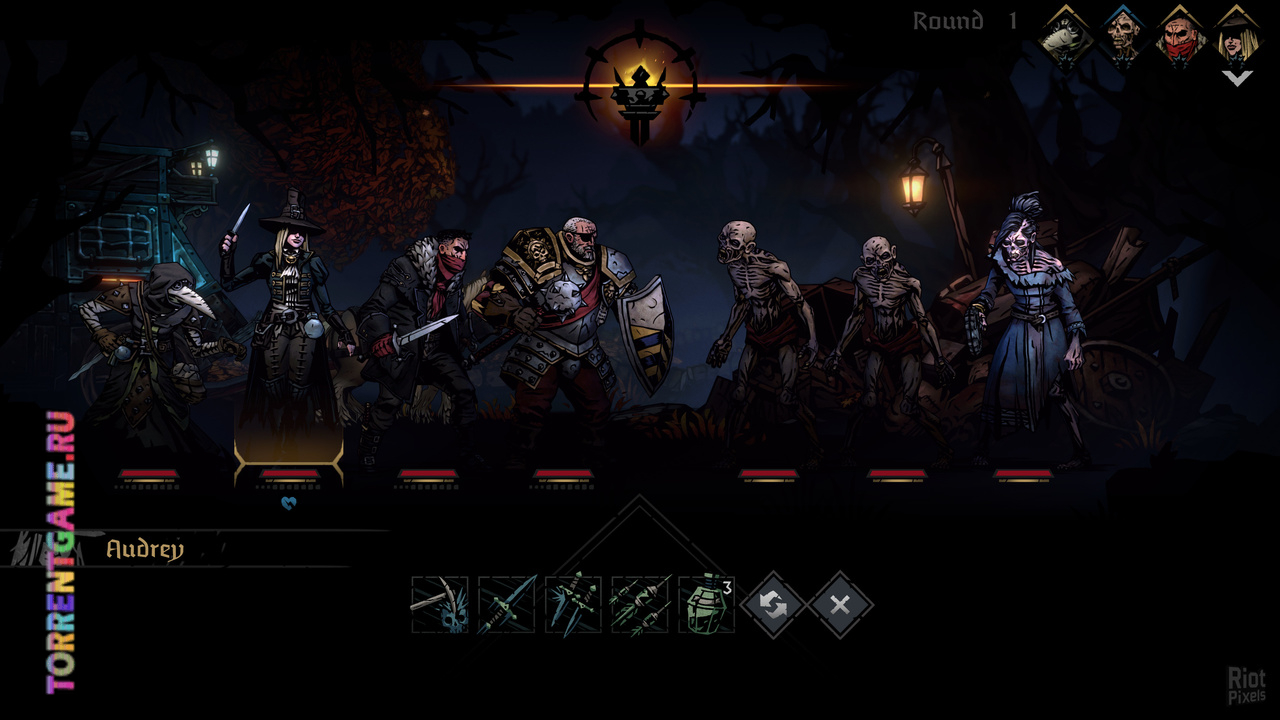1280x720 pixels.
Task: Pass the turn with the X button
Action: (x=840, y=605)
